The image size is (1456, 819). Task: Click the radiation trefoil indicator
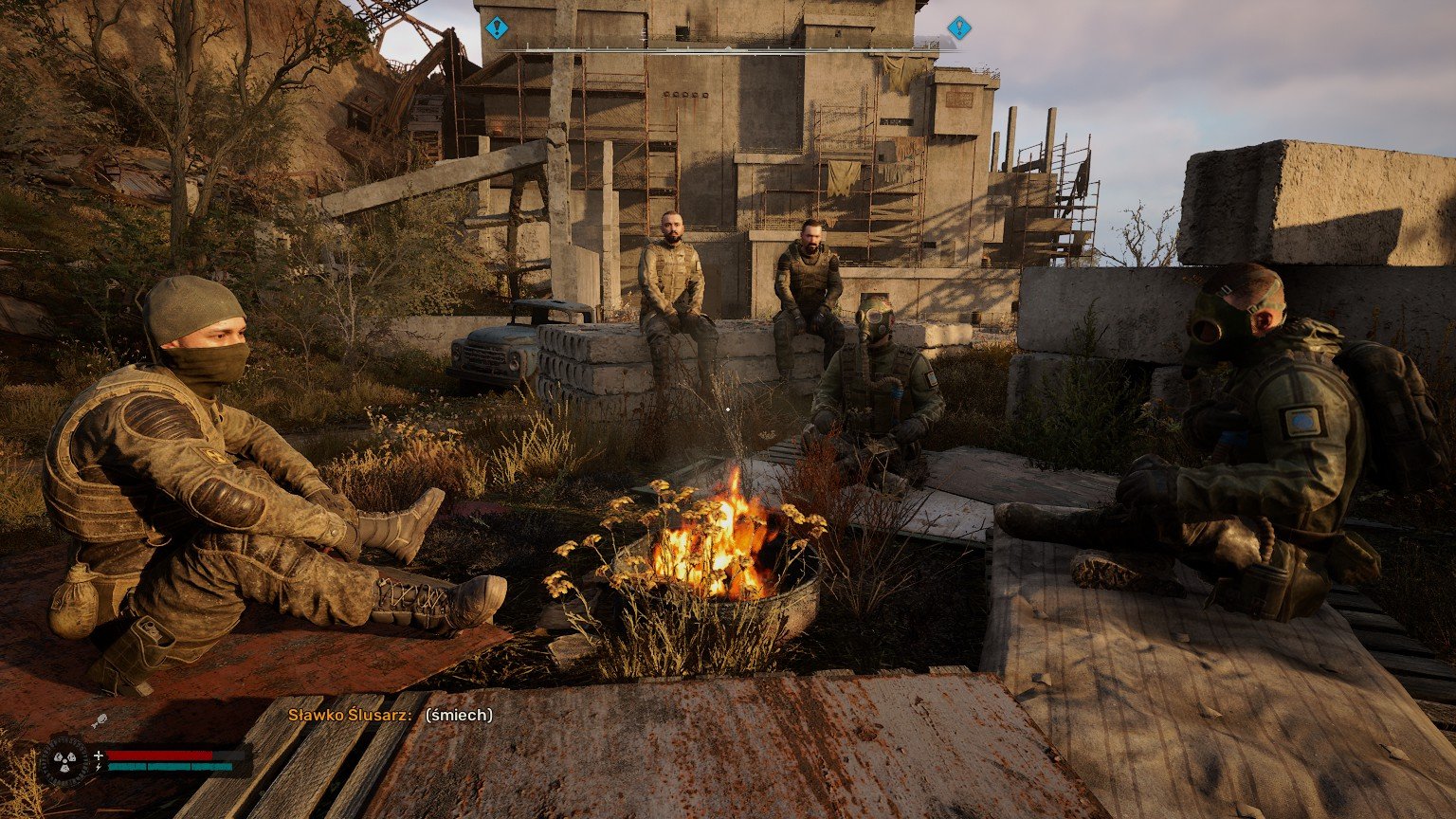(64, 761)
